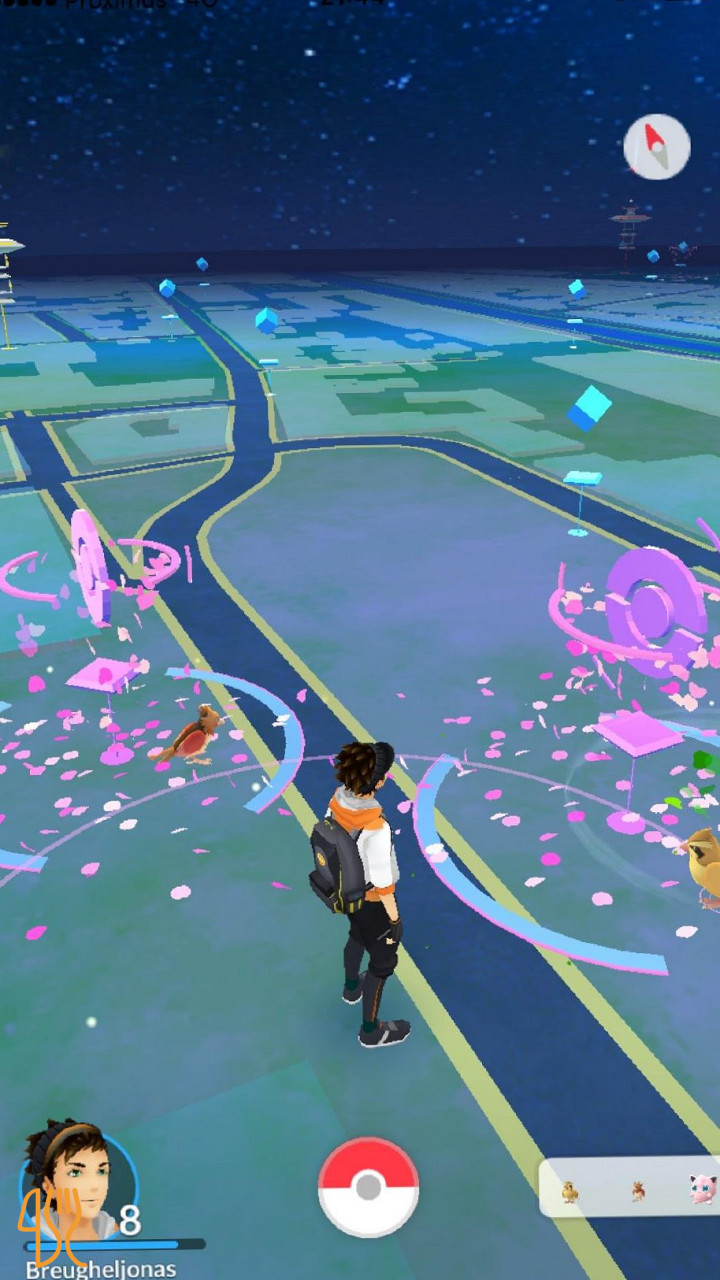The height and width of the screenshot is (1280, 720).
Task: Open the main menu Poké Ball button
Action: [368, 1187]
